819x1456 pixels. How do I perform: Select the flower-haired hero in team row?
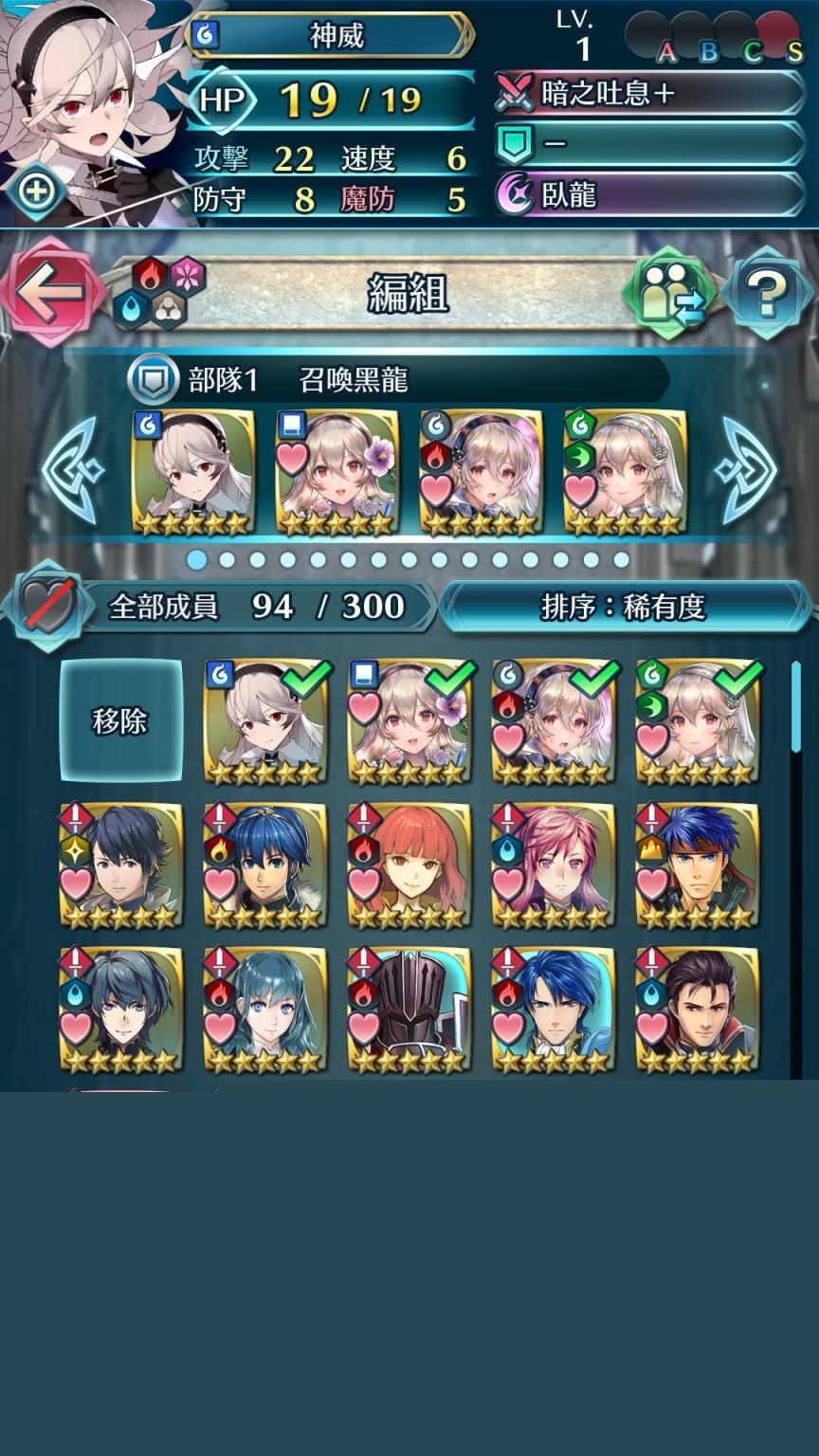point(337,472)
